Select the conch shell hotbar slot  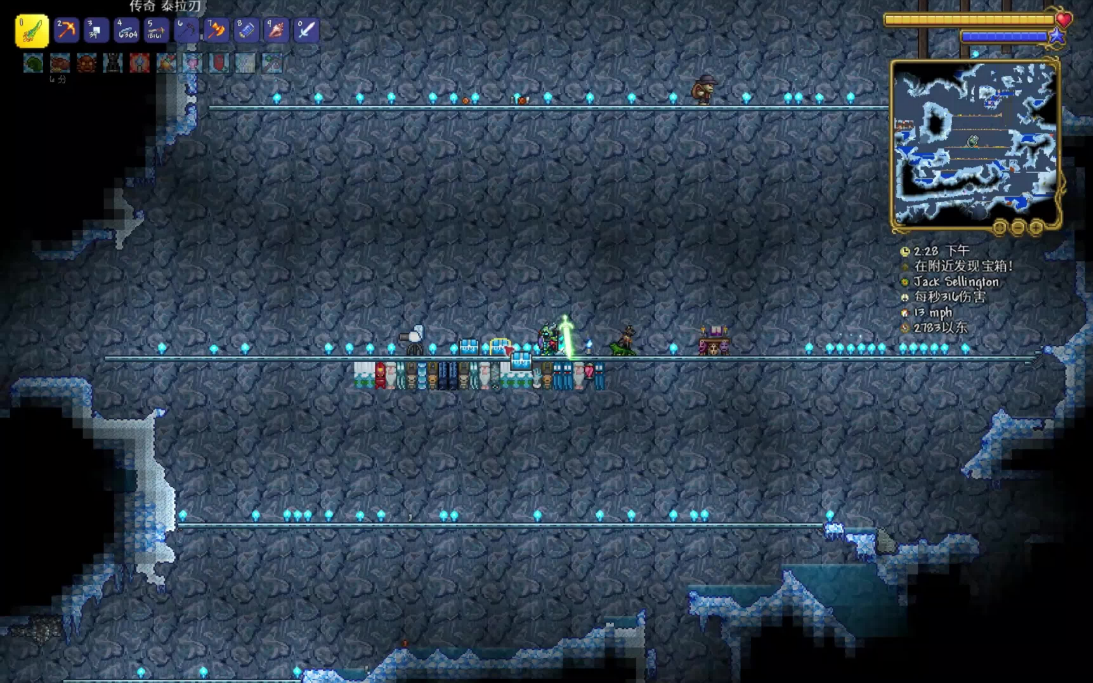point(276,30)
